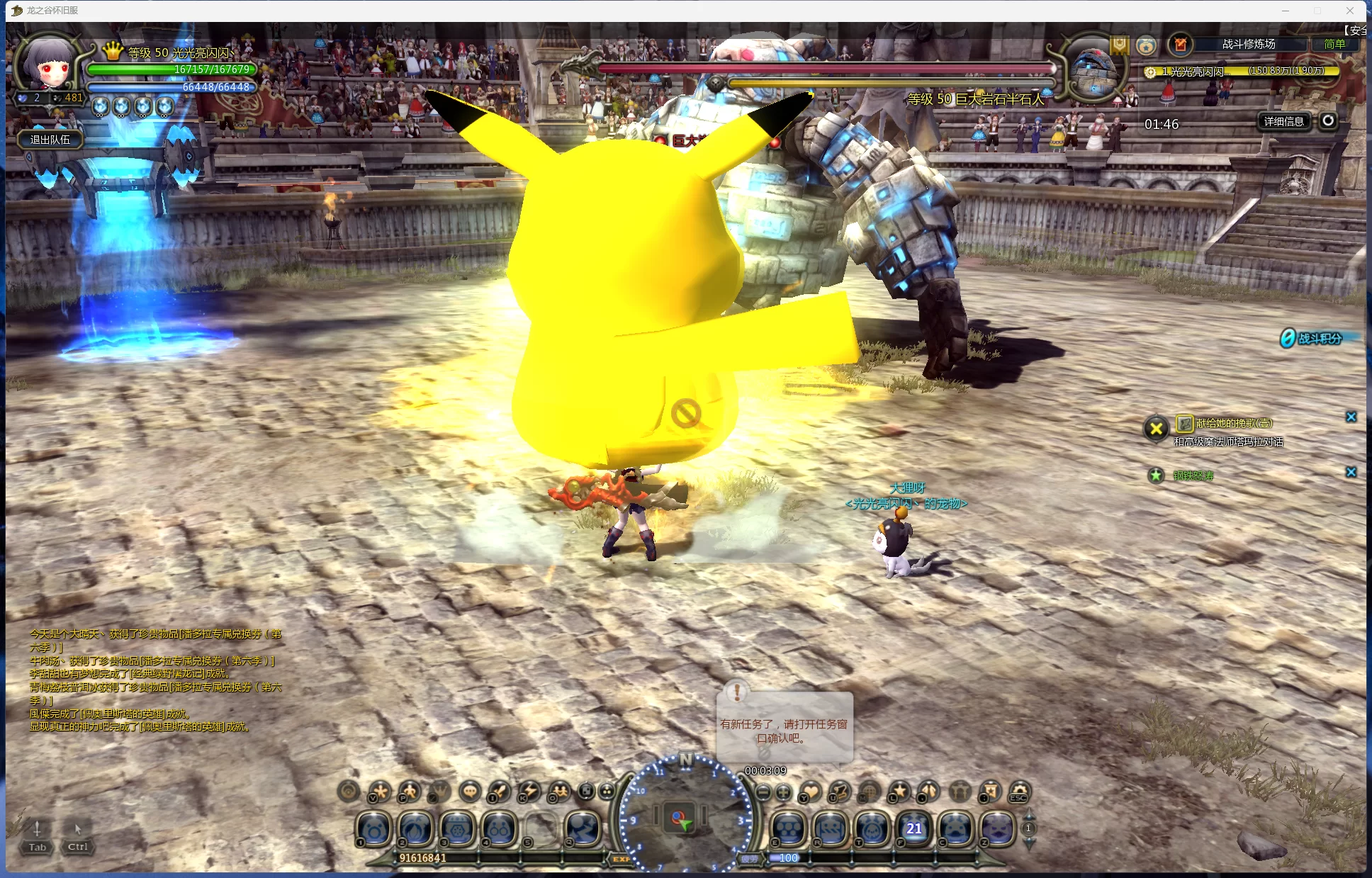Zoom out the minimap with minus button
The height and width of the screenshot is (878, 1372).
tap(763, 792)
